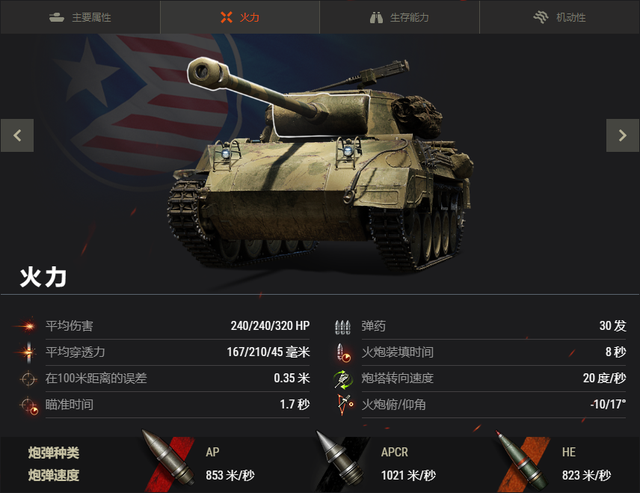Click the left arrow for previous tank

17,135
